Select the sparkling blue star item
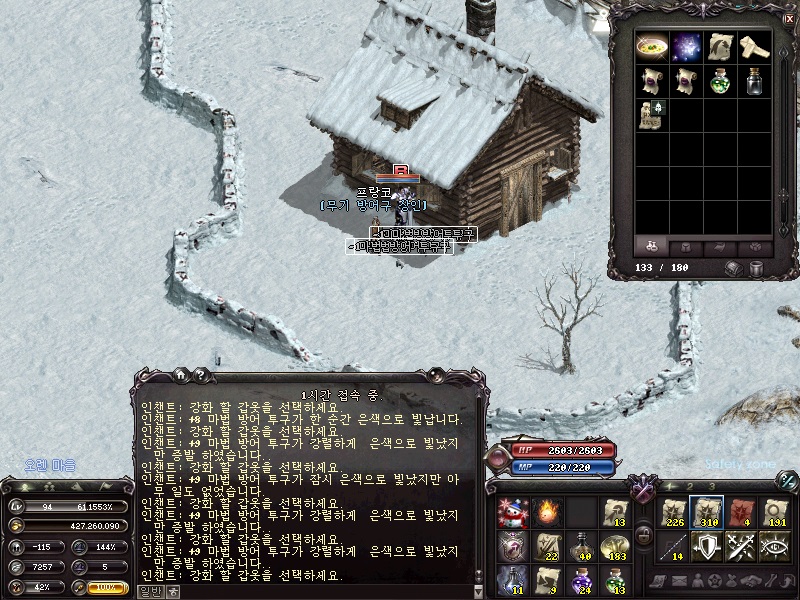This screenshot has width=800, height=600. click(687, 47)
